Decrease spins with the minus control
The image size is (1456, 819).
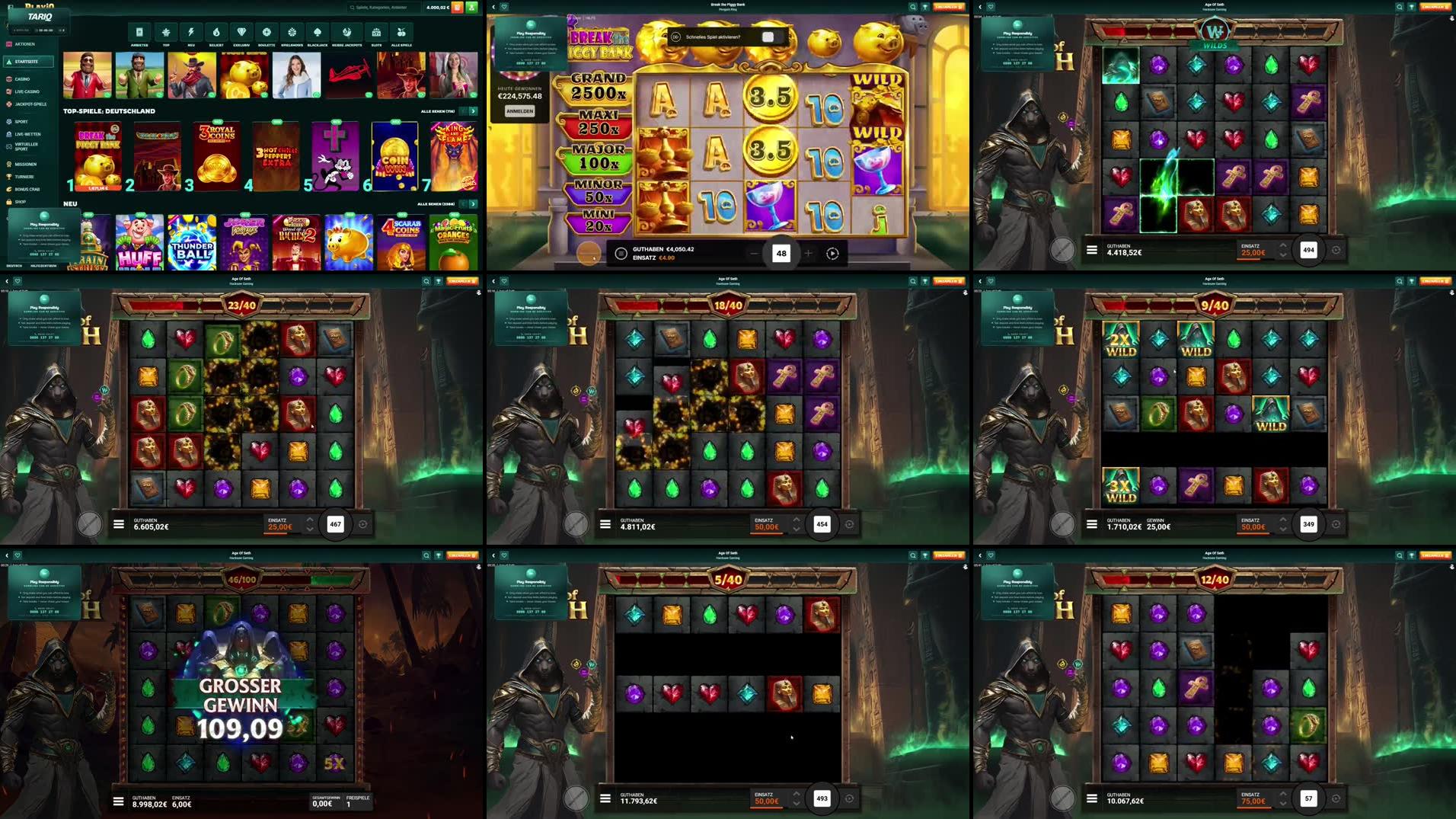755,253
